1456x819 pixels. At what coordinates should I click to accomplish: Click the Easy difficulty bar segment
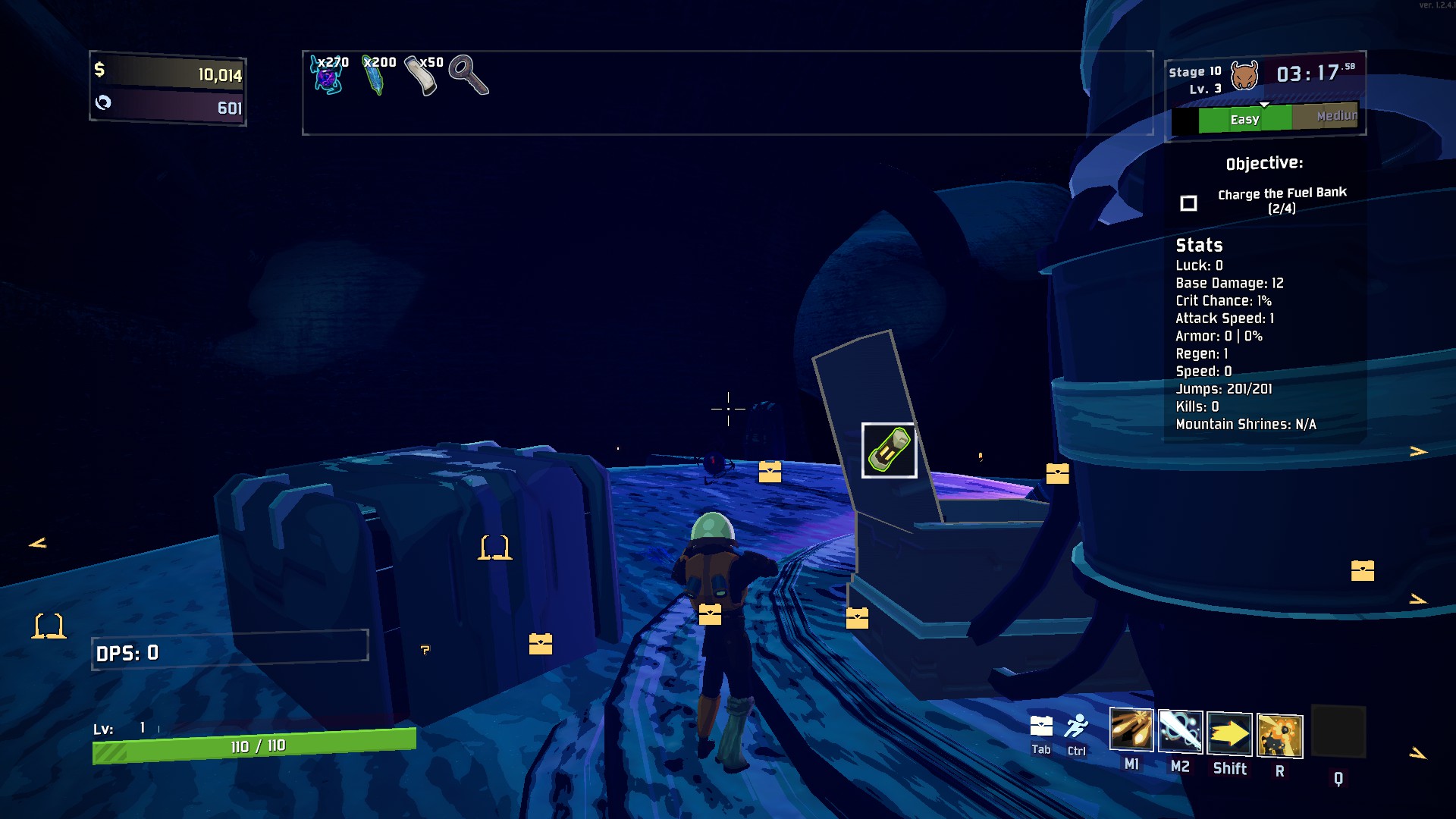(1244, 119)
